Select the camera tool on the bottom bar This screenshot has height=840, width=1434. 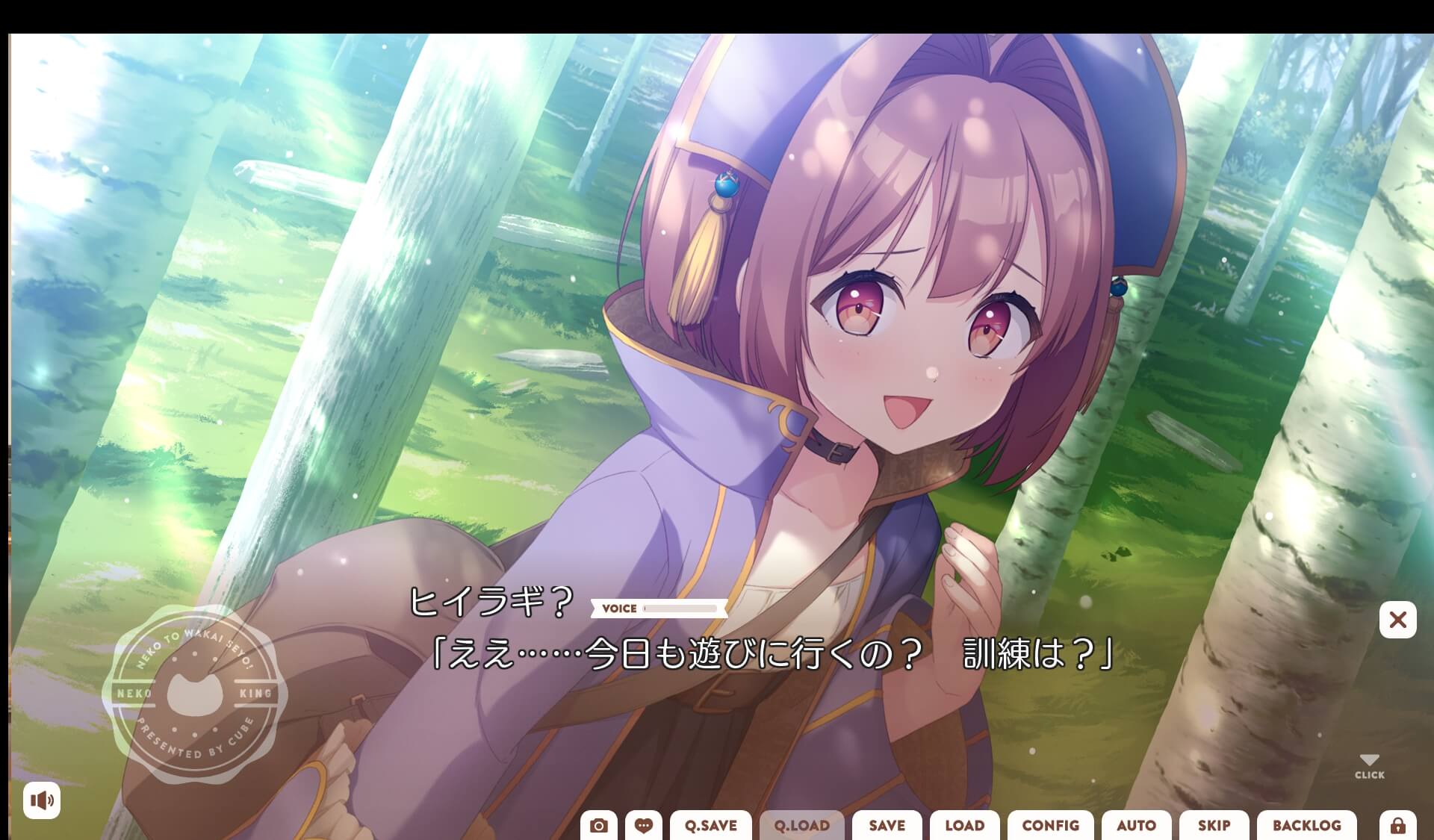(600, 825)
